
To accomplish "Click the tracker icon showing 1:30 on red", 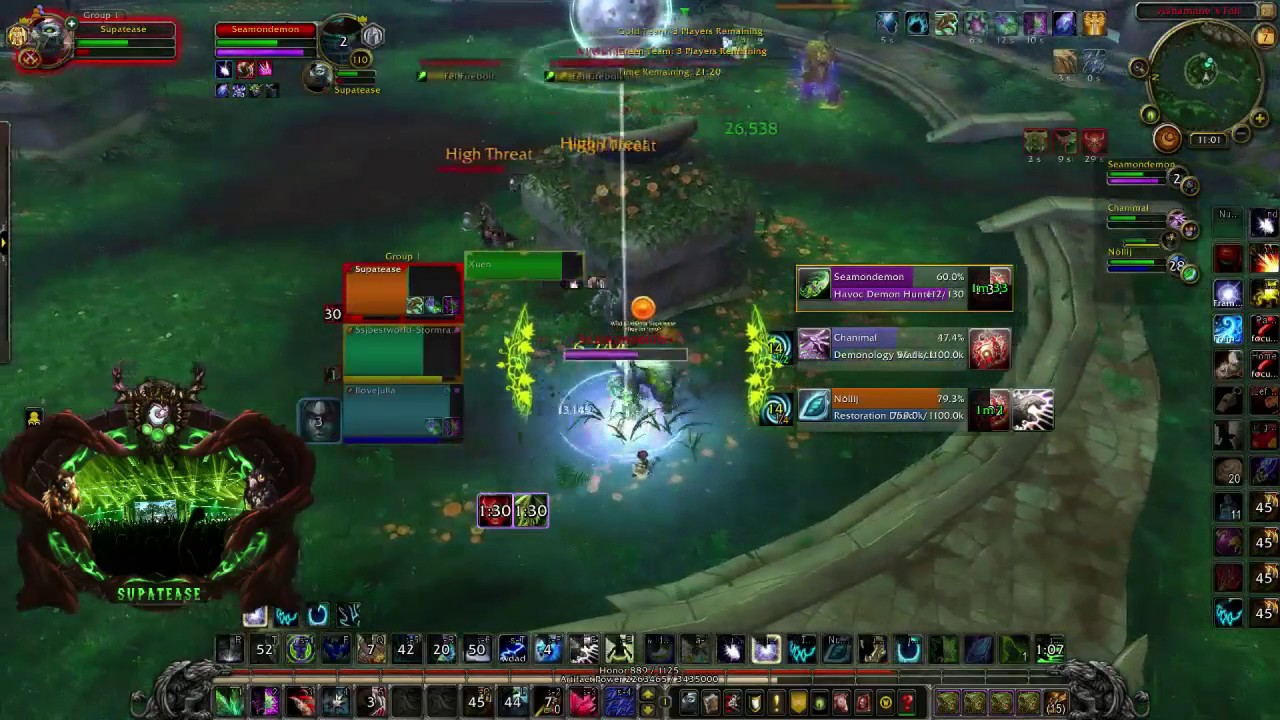I will [495, 511].
